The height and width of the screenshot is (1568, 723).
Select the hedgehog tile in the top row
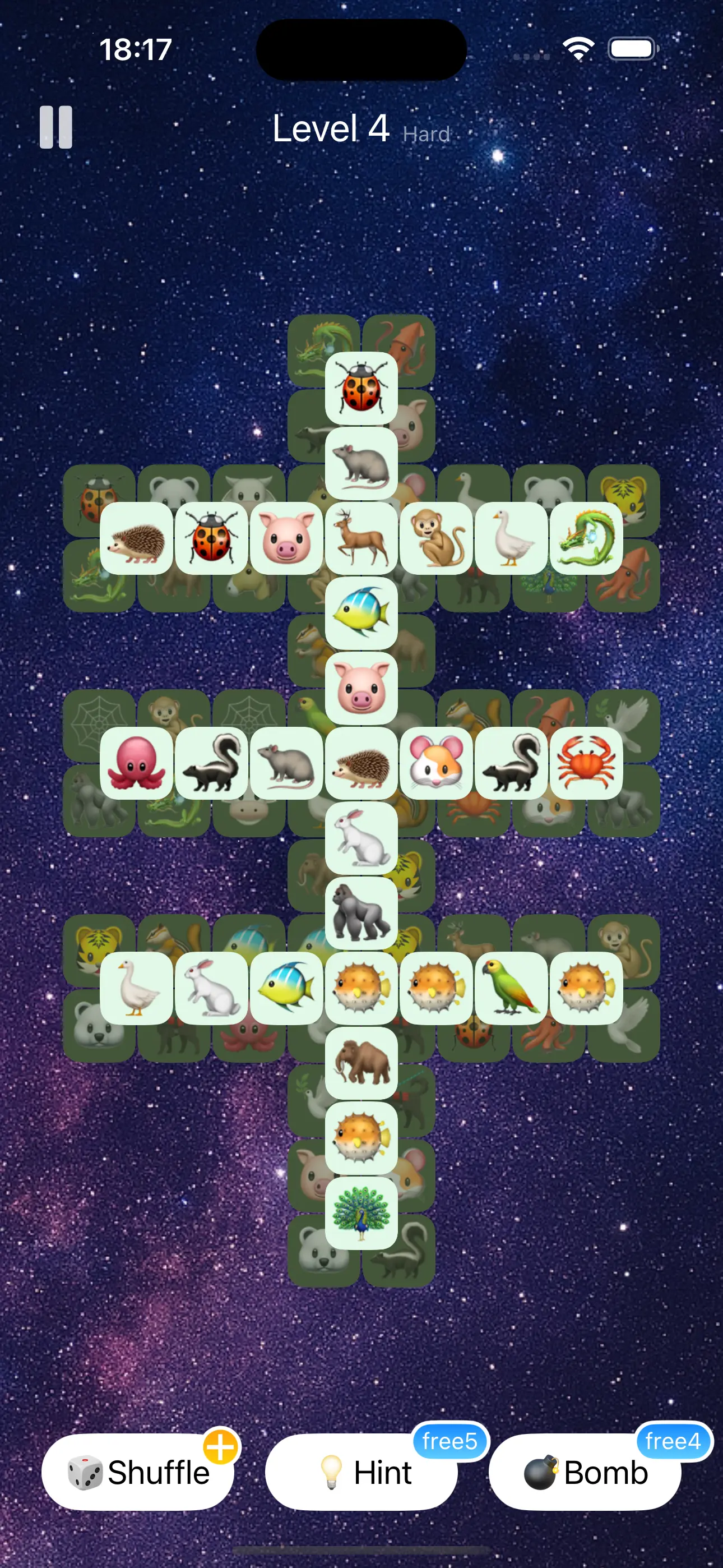point(136,542)
